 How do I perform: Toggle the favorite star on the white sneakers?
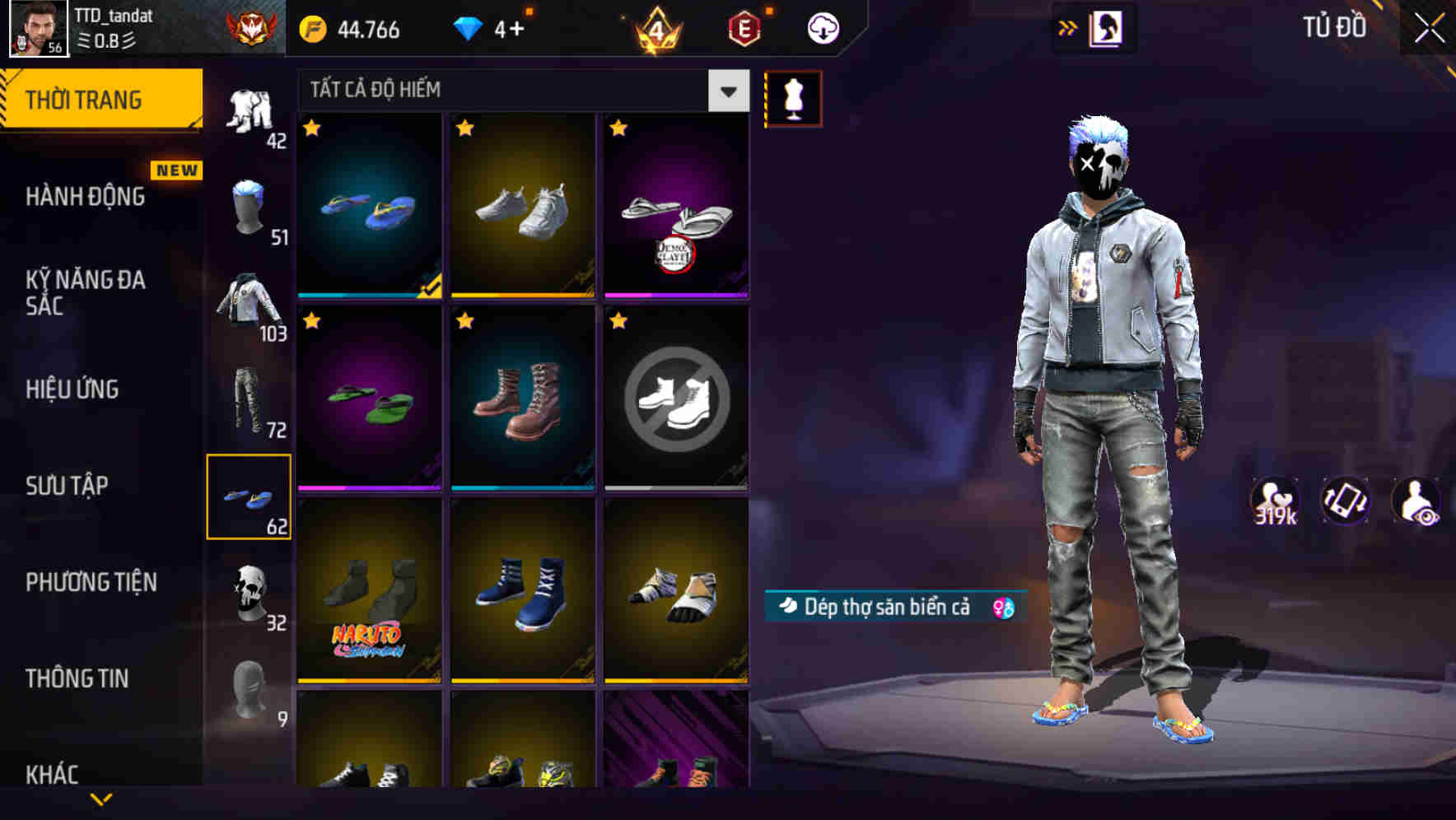[465, 128]
